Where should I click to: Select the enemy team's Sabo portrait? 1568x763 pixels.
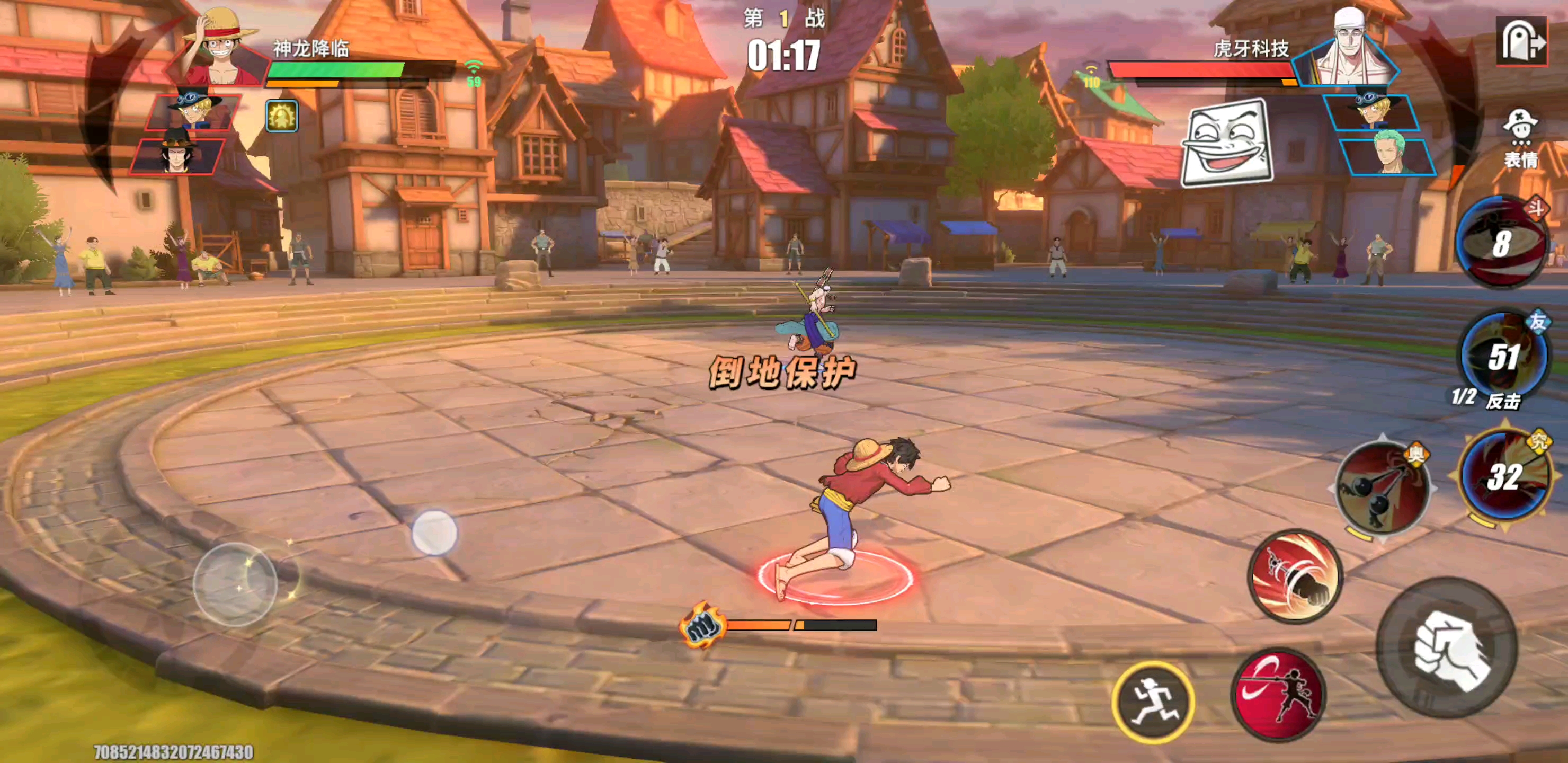pyautogui.click(x=1373, y=112)
